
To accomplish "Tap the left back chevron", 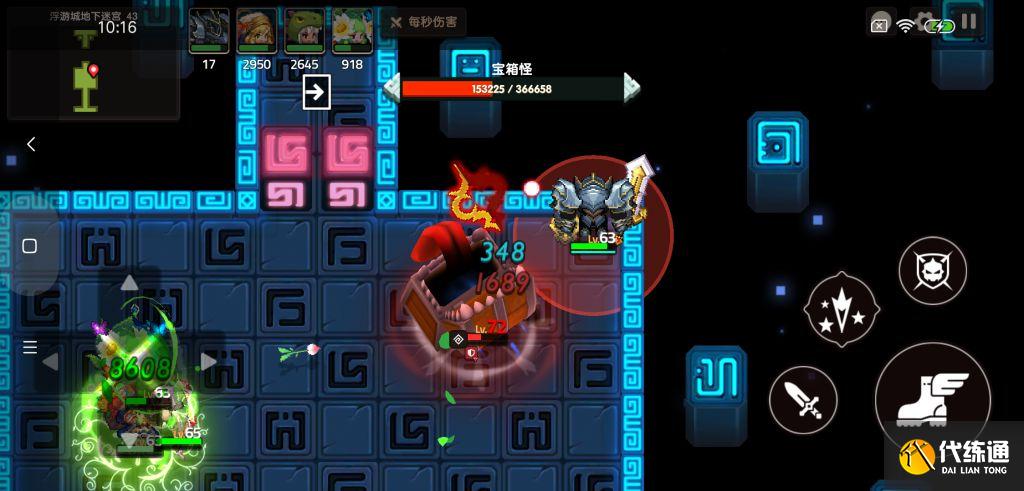I will coord(31,144).
